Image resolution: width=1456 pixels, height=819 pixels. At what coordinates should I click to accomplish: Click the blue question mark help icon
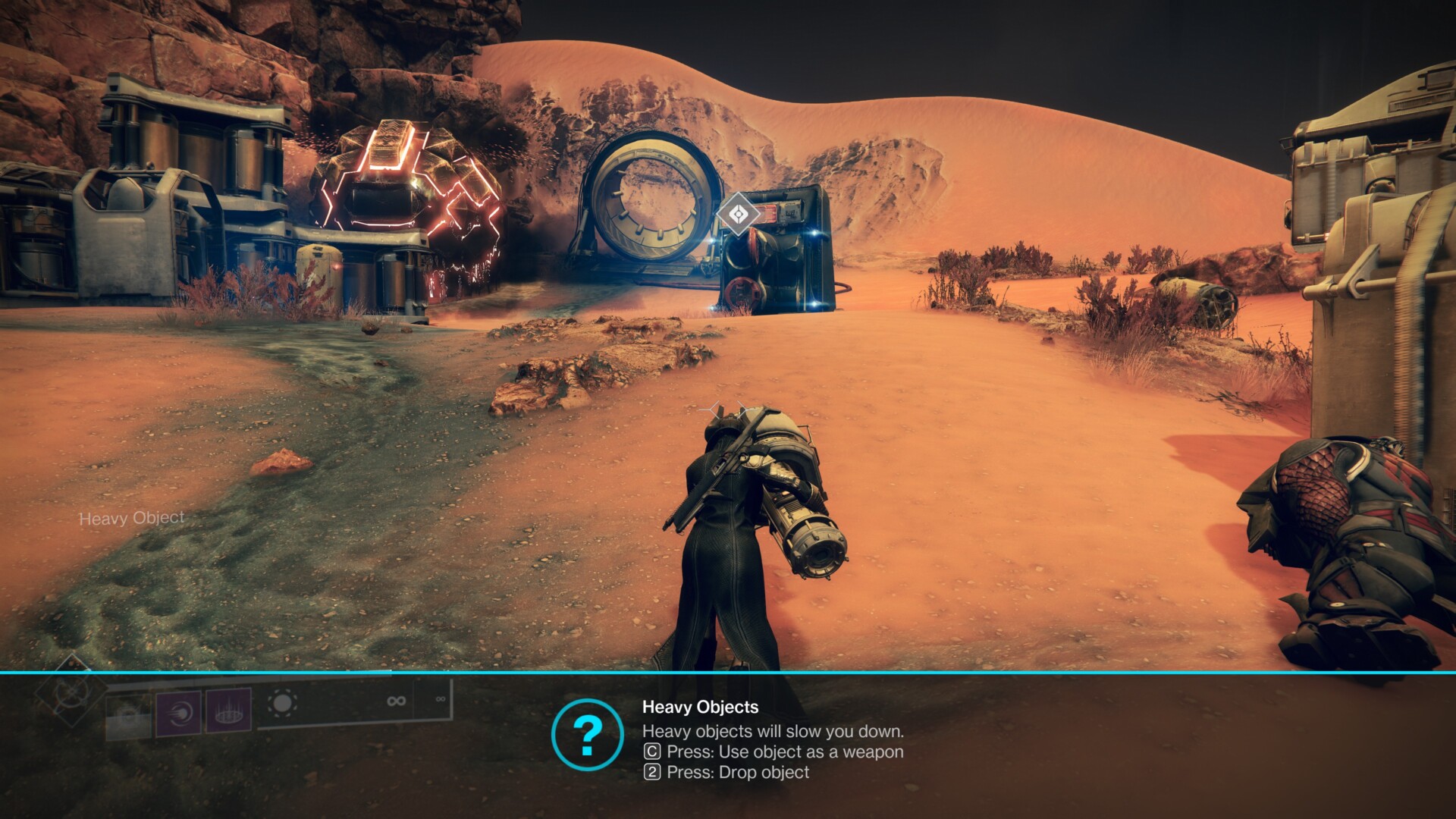(x=588, y=735)
